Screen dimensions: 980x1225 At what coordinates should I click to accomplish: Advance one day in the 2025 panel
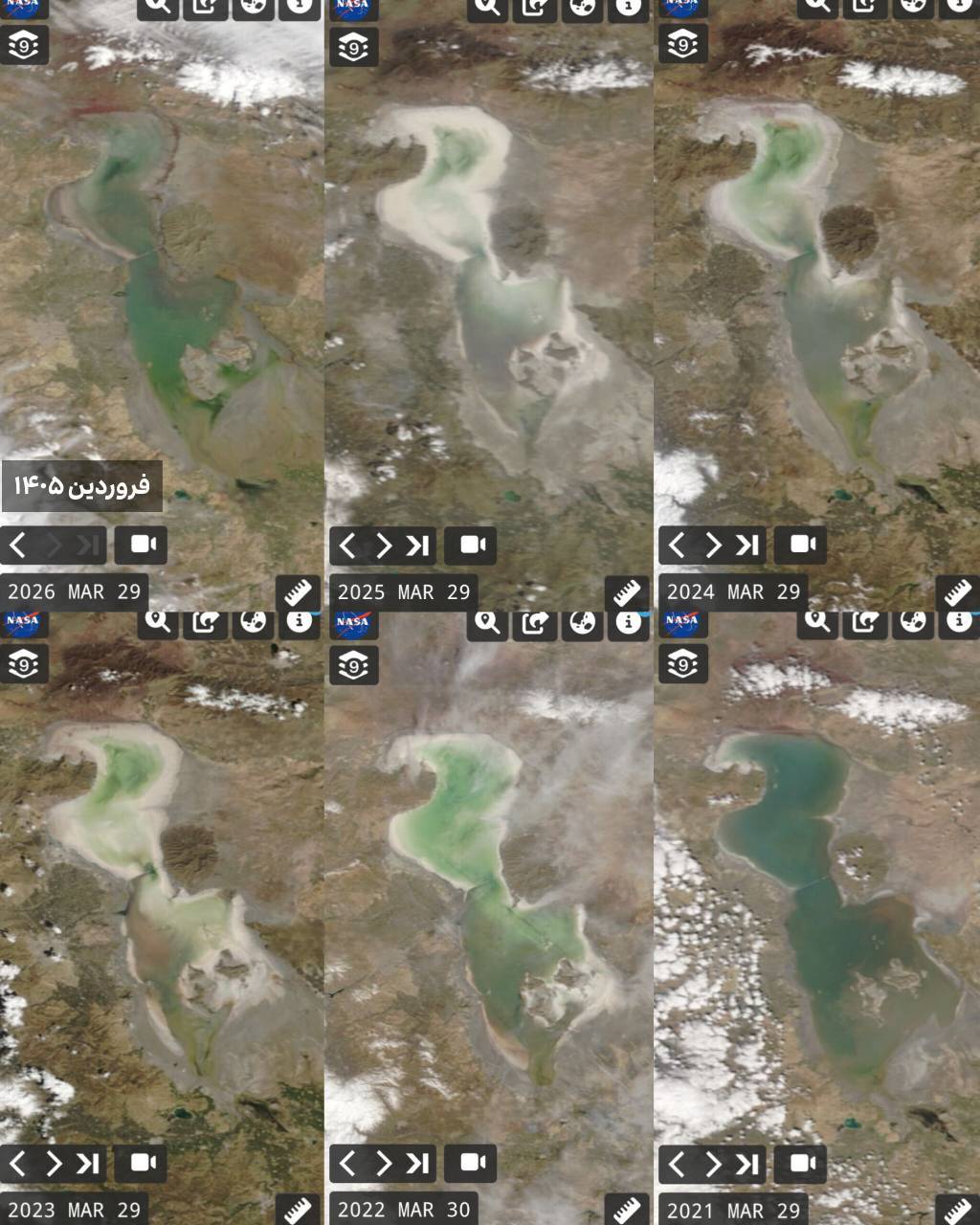pos(384,546)
